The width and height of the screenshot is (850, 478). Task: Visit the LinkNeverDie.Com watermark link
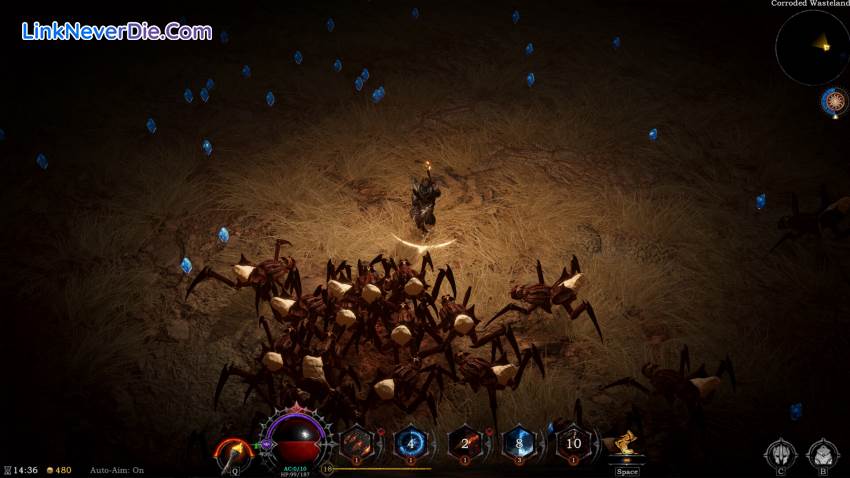pyautogui.click(x=117, y=31)
